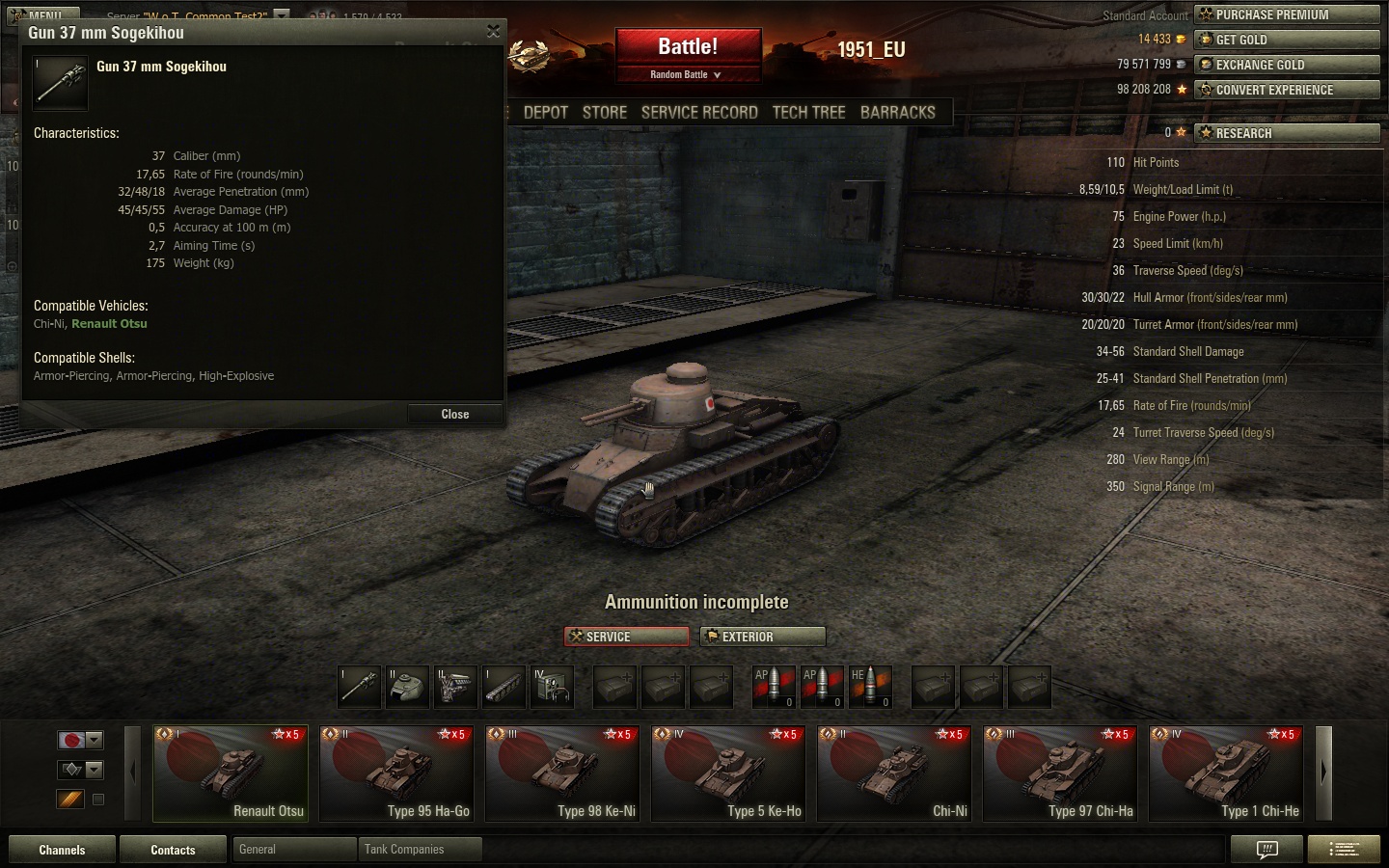This screenshot has height=868, width=1389.
Task: Select the Type 95 Ha-Go tank
Action: [x=396, y=773]
